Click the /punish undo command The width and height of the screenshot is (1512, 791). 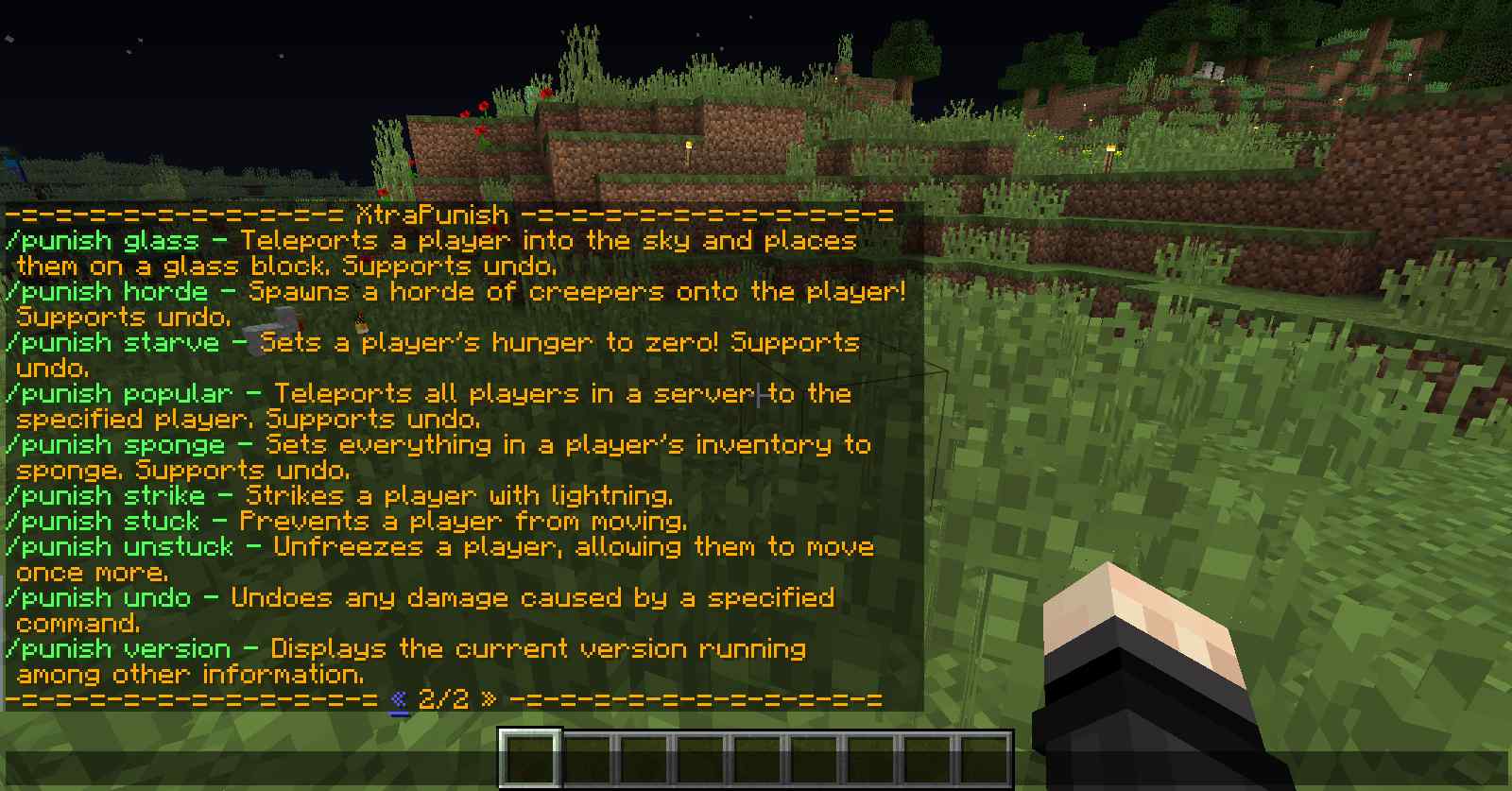(94, 597)
